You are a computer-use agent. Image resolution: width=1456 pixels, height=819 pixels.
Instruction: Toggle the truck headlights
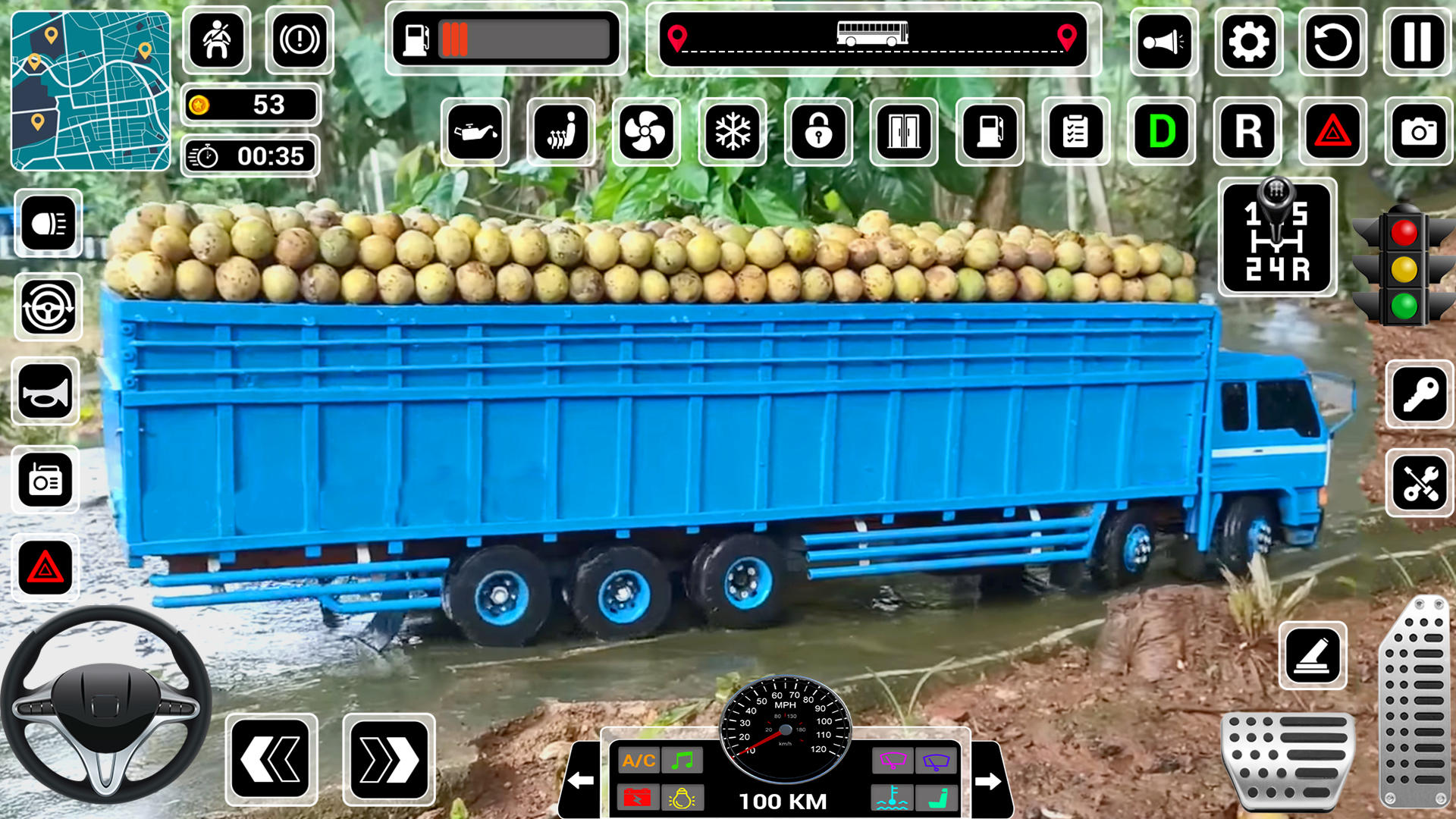44,222
